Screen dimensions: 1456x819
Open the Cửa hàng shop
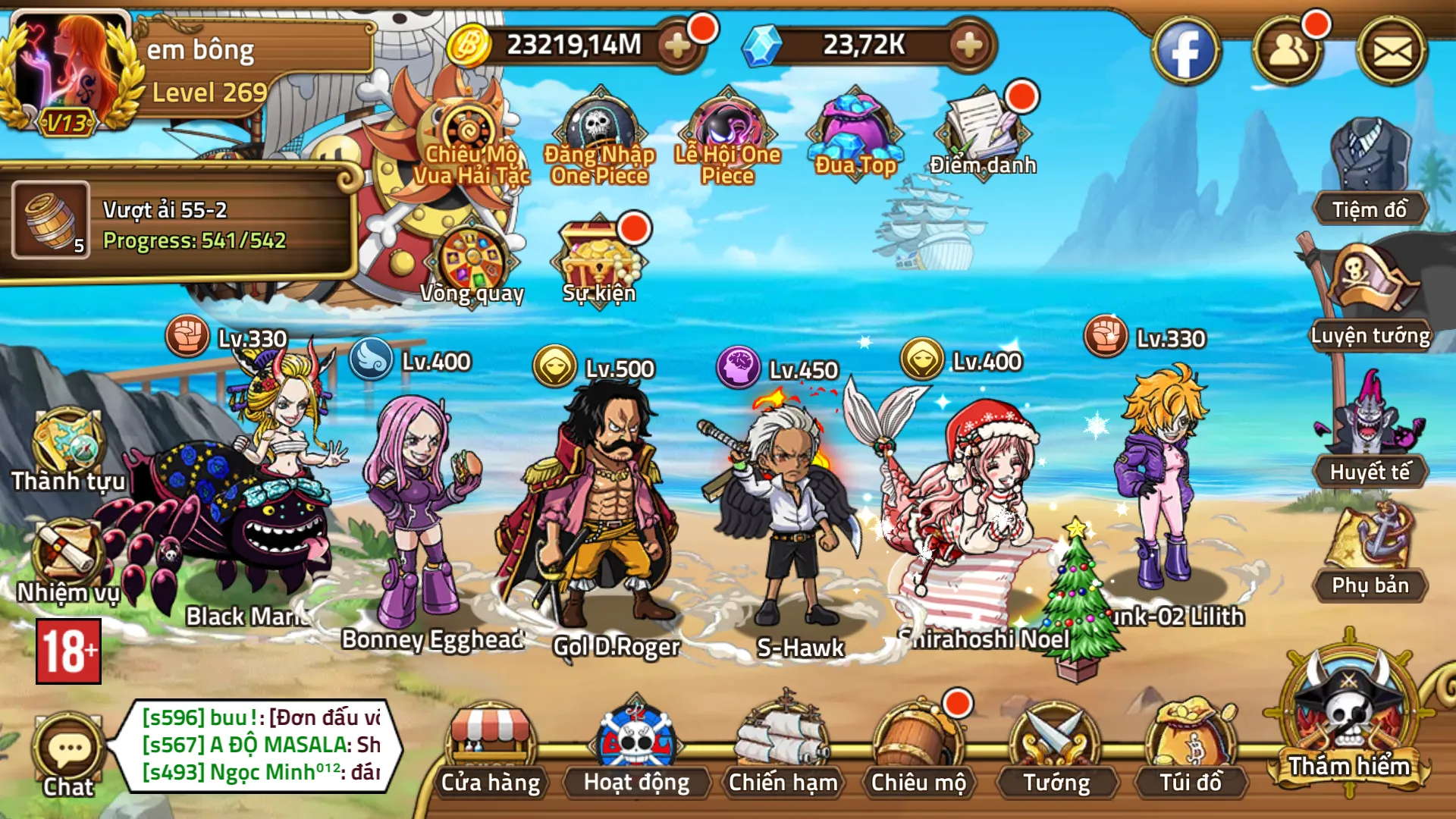click(x=491, y=747)
